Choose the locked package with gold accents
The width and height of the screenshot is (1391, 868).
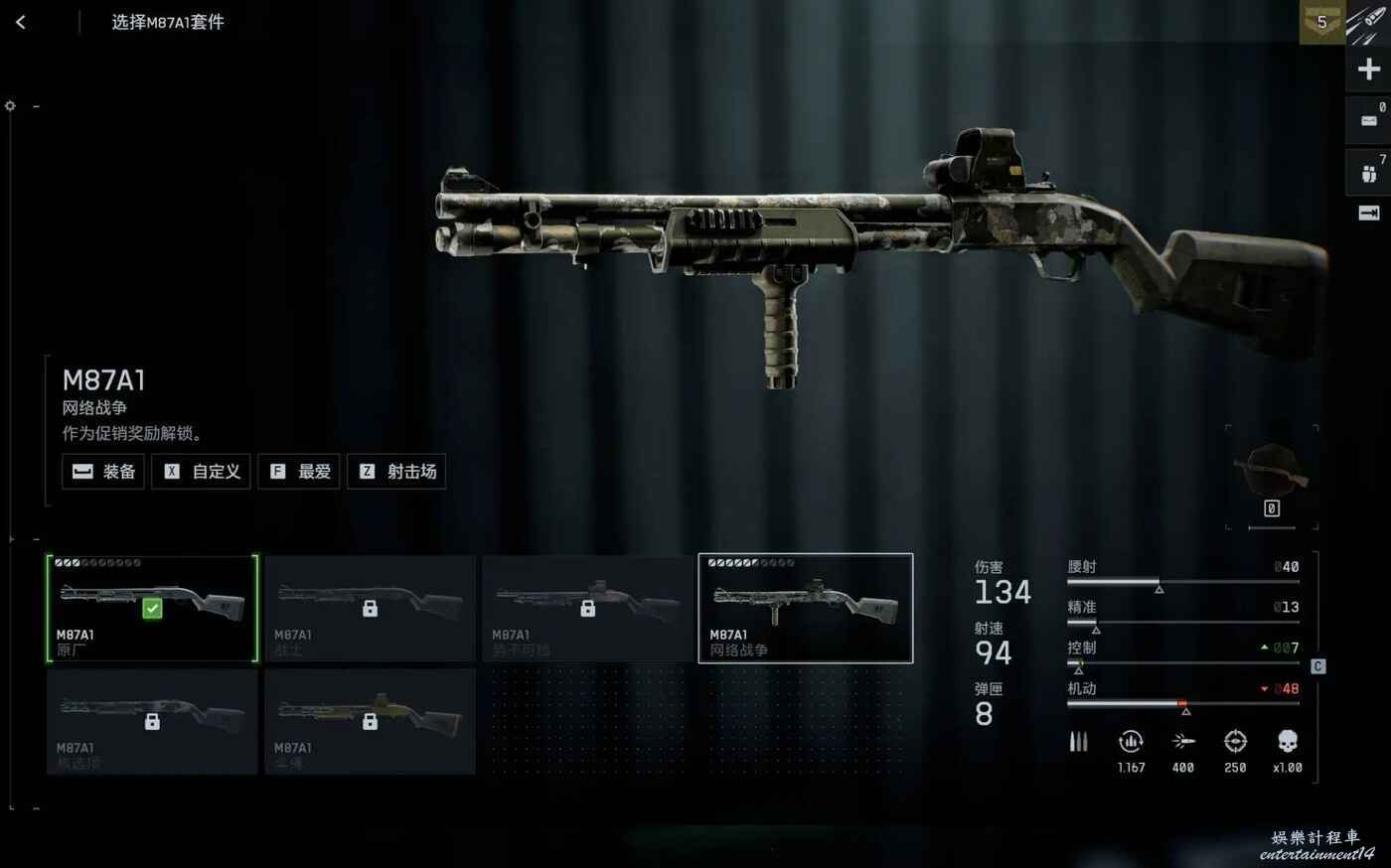[x=370, y=722]
